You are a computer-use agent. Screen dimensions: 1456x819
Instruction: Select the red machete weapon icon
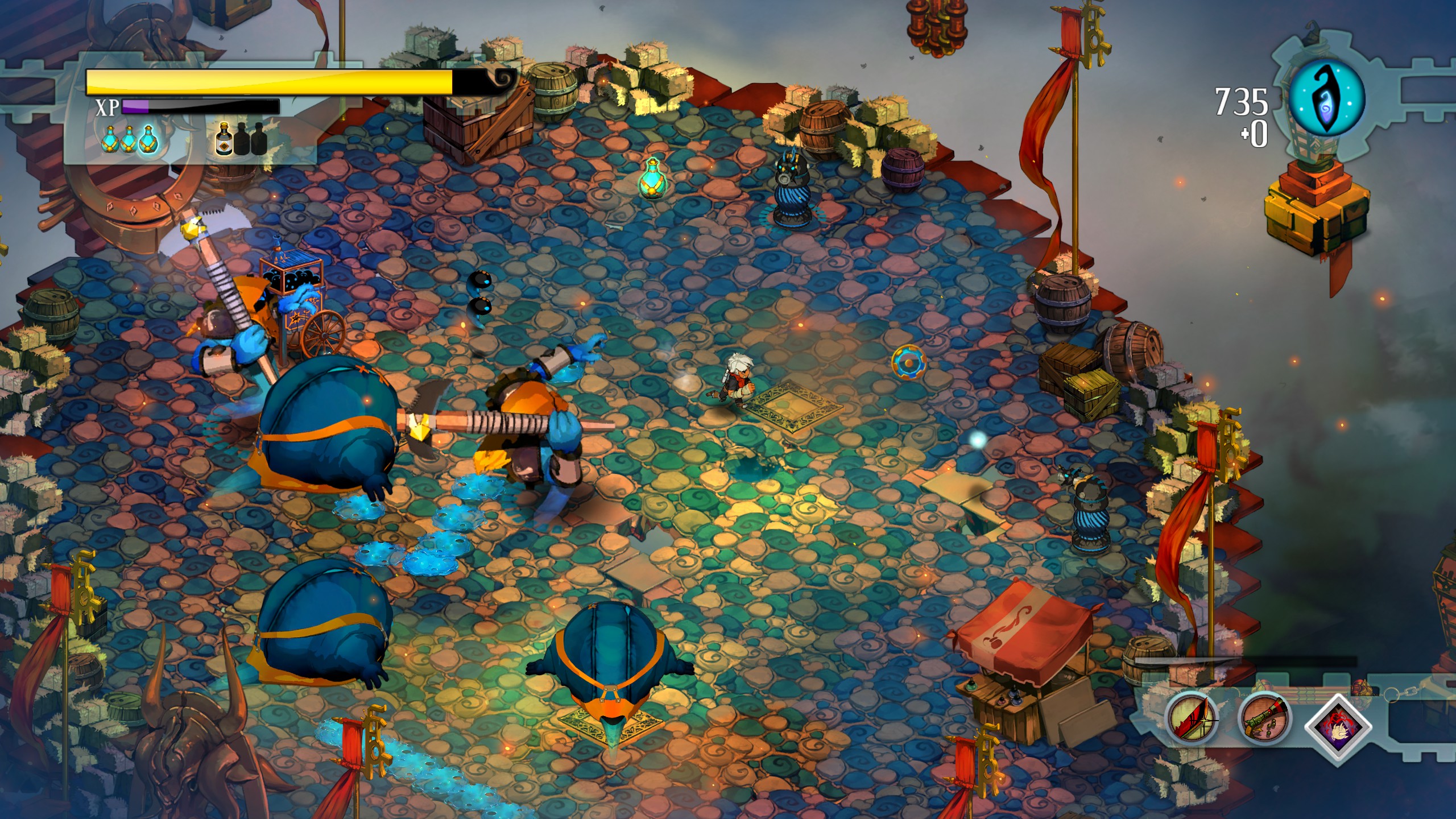(x=1191, y=719)
